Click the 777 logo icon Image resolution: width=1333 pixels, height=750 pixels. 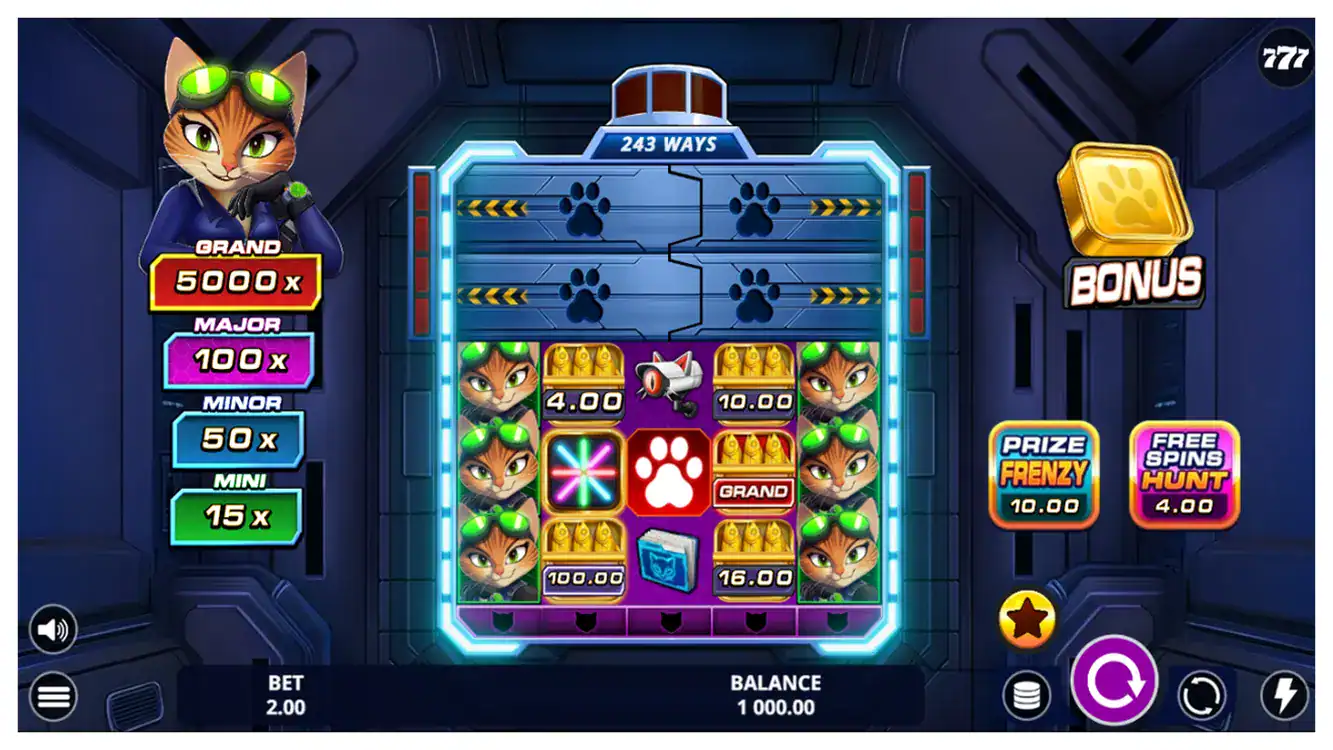click(1284, 58)
